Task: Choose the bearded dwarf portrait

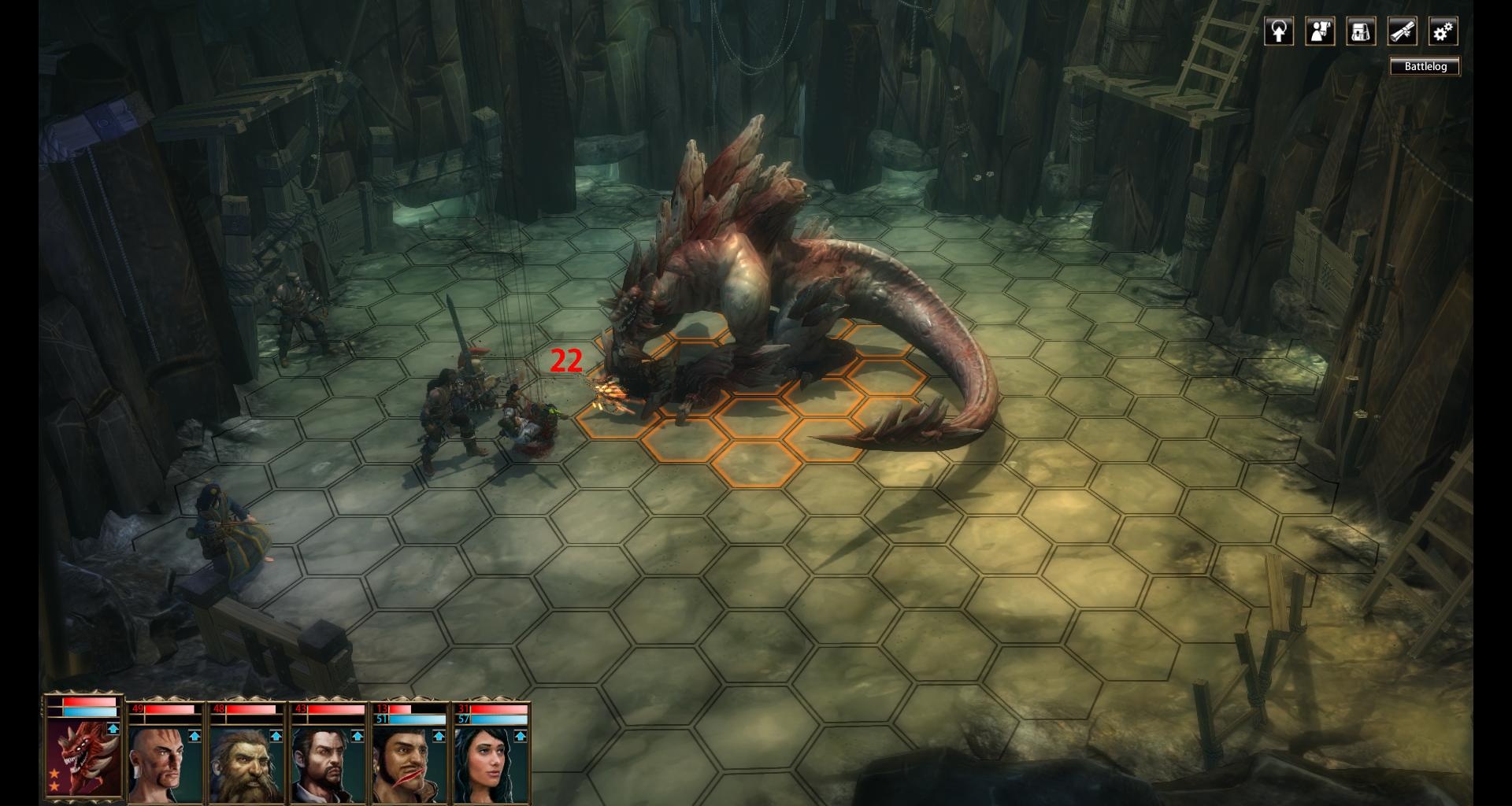Action: coord(243,763)
